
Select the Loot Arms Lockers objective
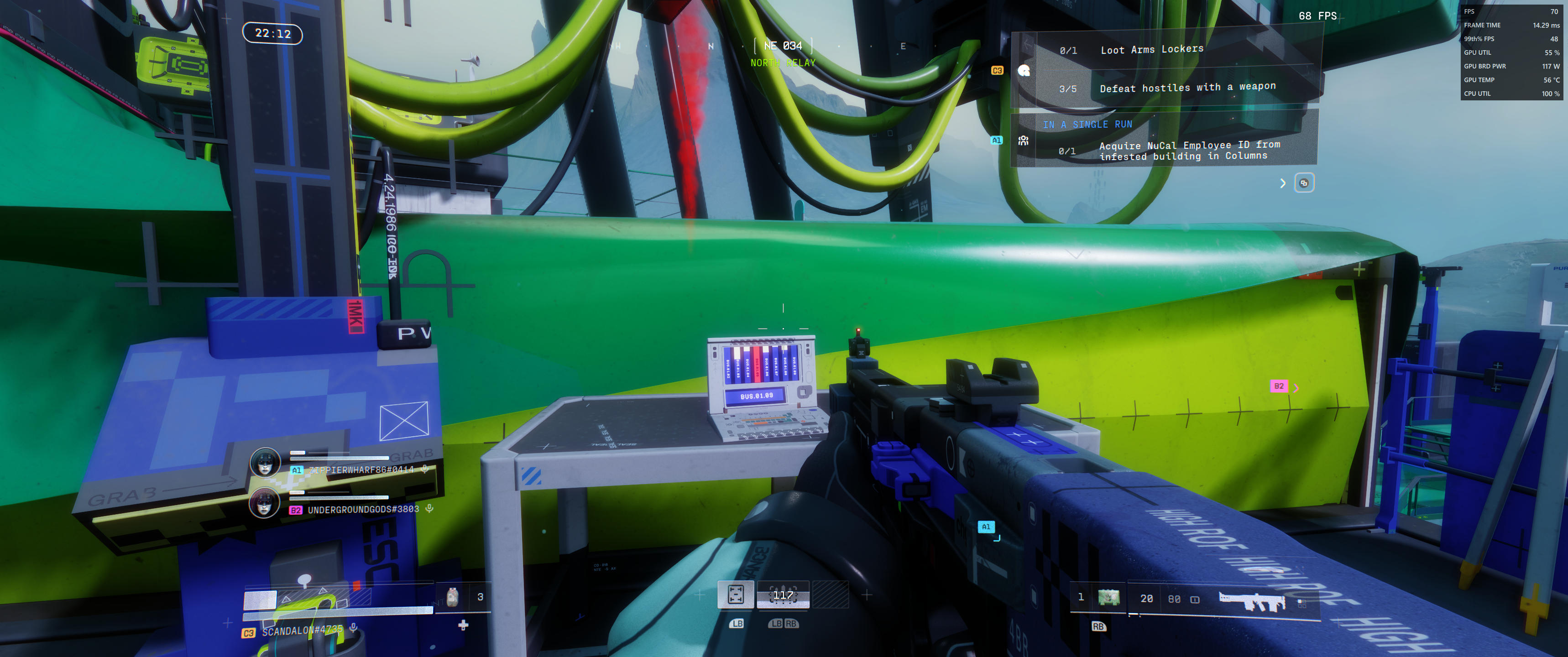pyautogui.click(x=1151, y=50)
